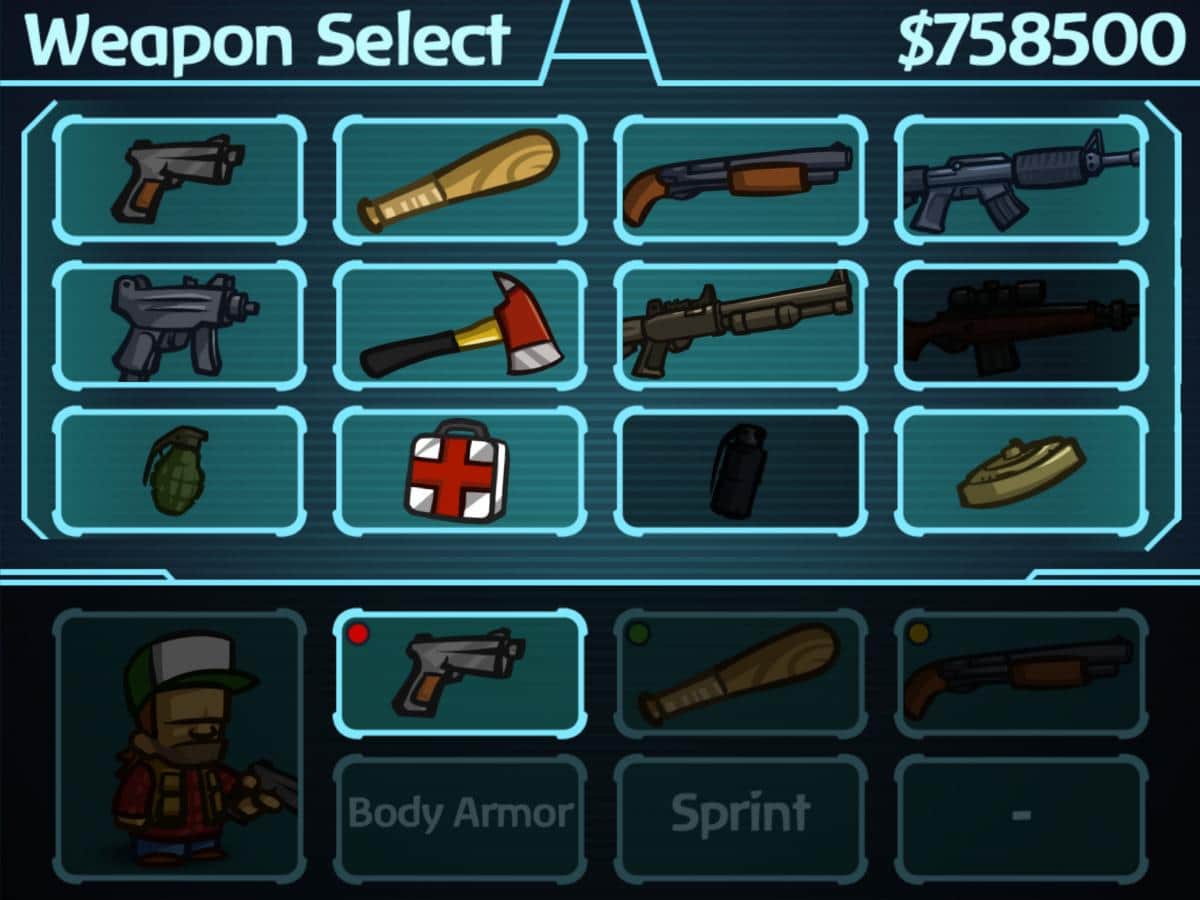Choose the baseball bat from the weapon grid
The height and width of the screenshot is (900, 1200).
tap(460, 180)
